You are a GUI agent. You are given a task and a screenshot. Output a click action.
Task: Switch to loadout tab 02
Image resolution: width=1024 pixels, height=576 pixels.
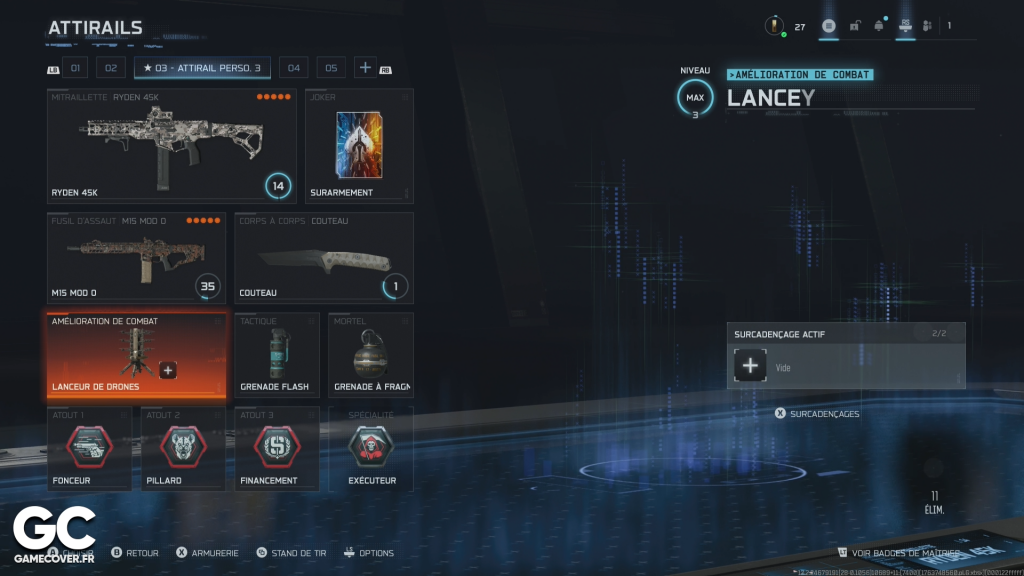[x=110, y=68]
